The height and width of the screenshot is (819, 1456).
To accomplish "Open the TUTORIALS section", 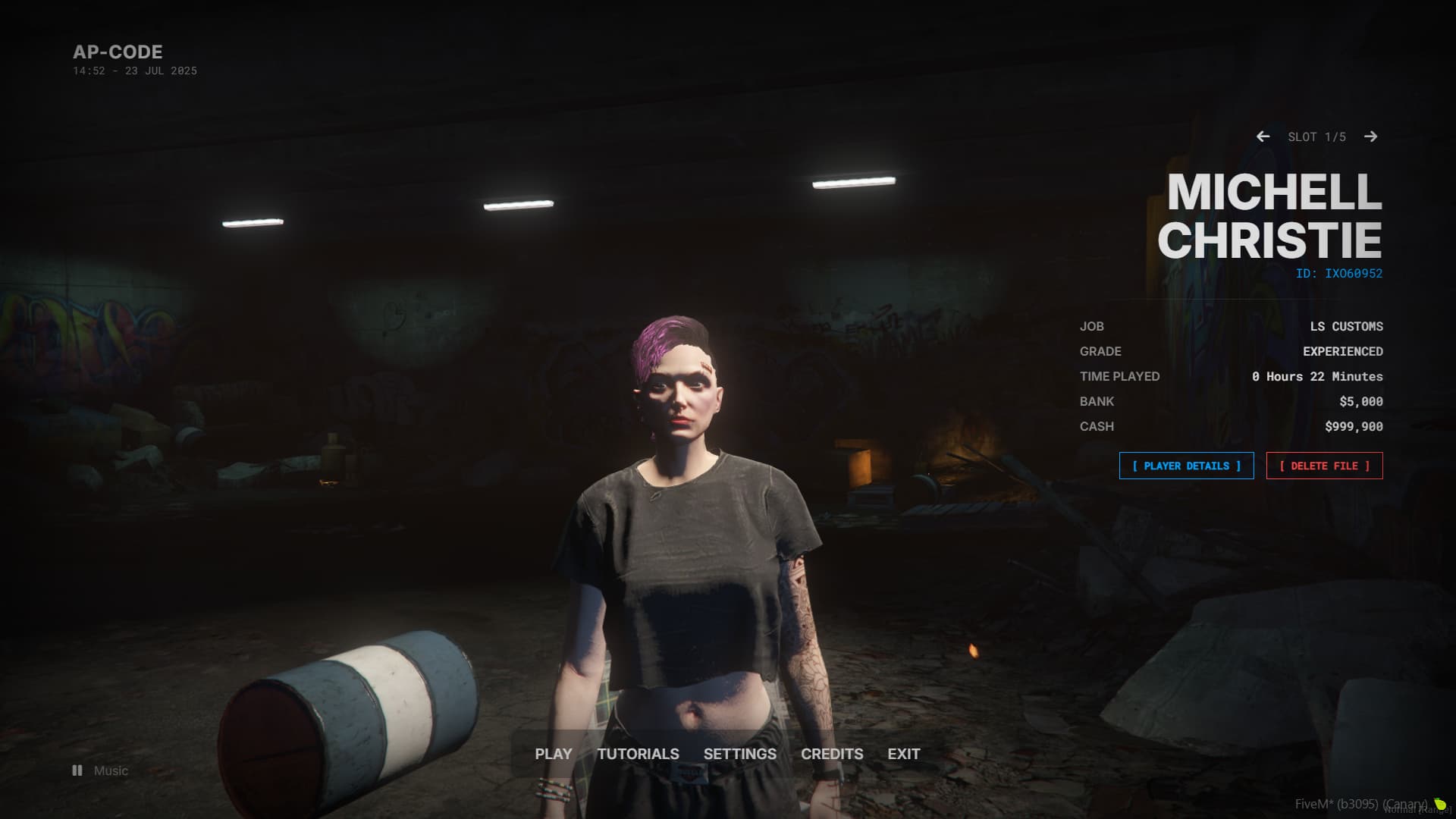I will coord(638,754).
